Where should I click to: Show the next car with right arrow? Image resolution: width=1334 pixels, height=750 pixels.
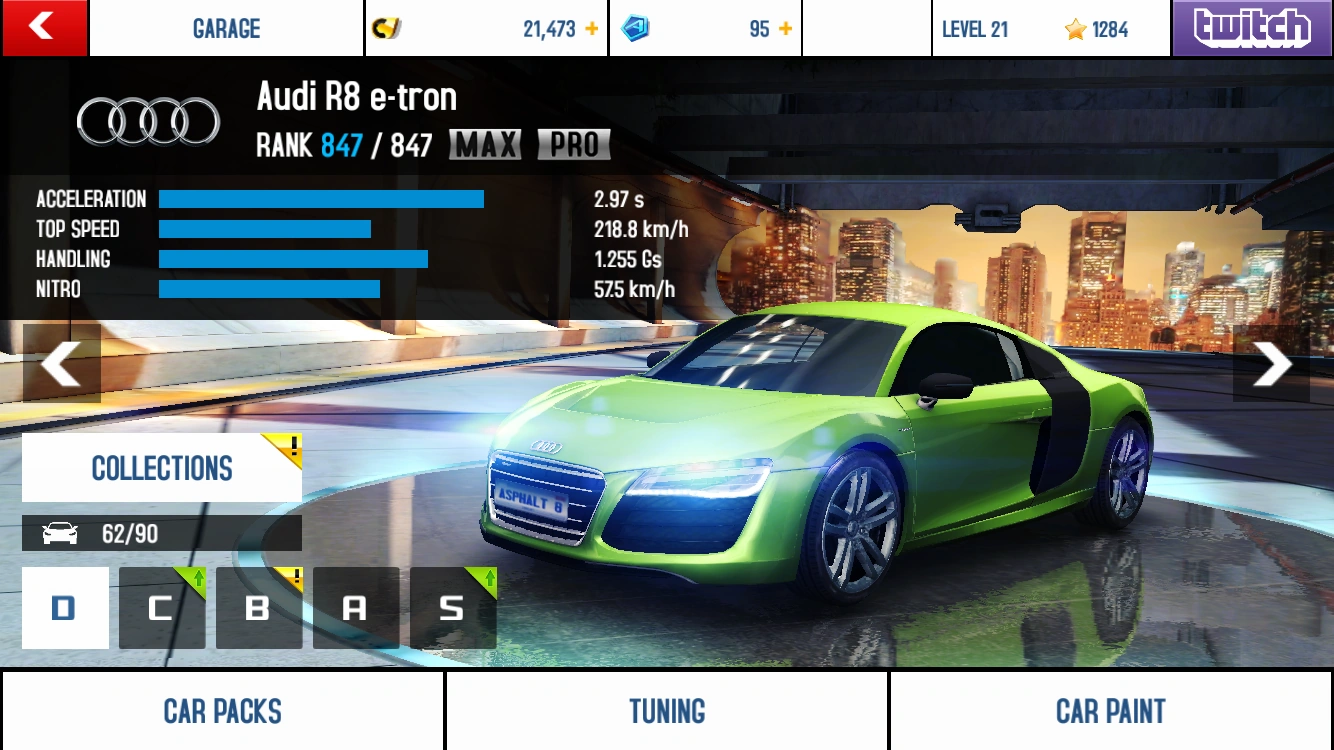[1271, 364]
